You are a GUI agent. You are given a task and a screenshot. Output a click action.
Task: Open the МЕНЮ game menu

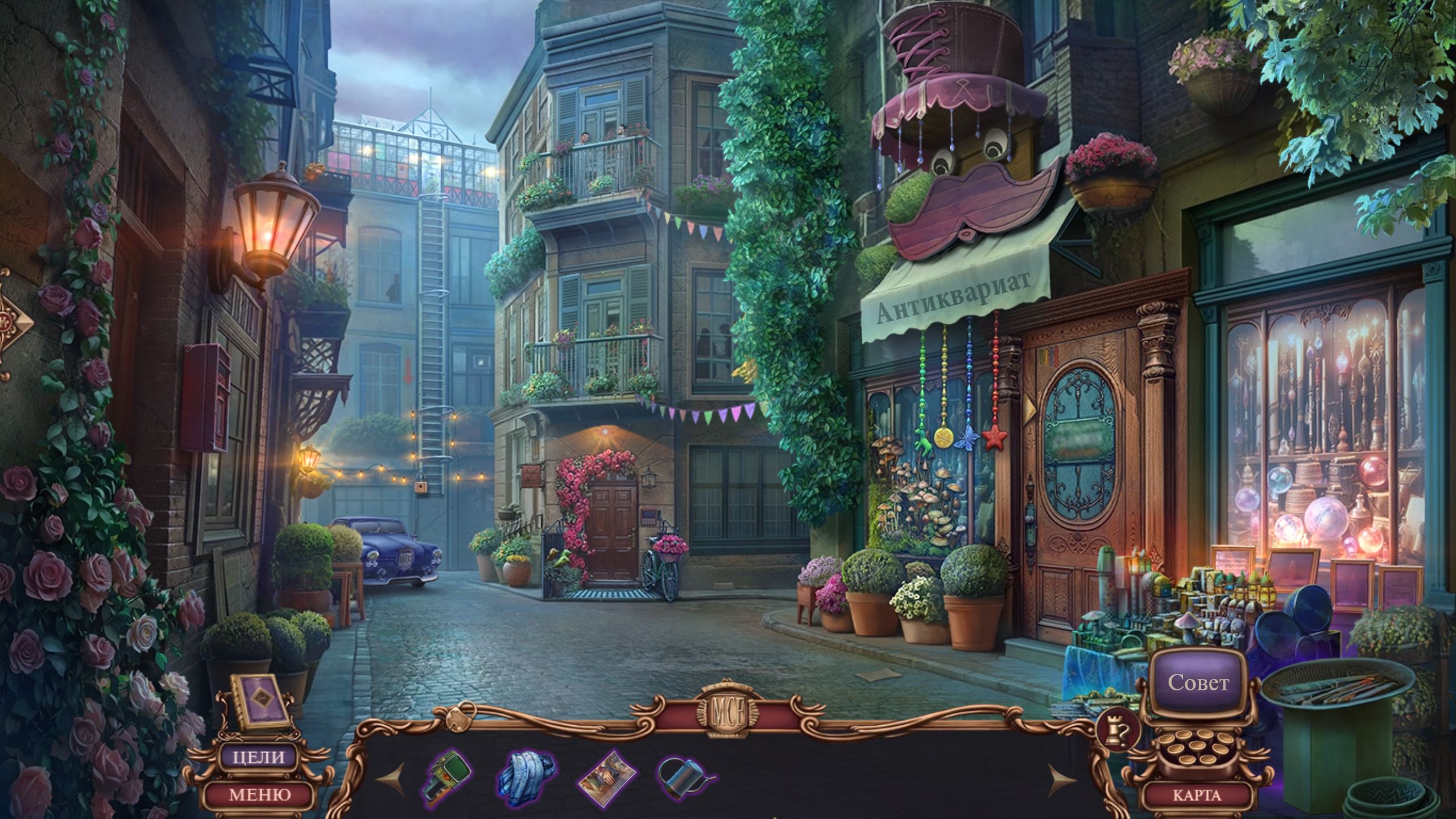click(259, 795)
